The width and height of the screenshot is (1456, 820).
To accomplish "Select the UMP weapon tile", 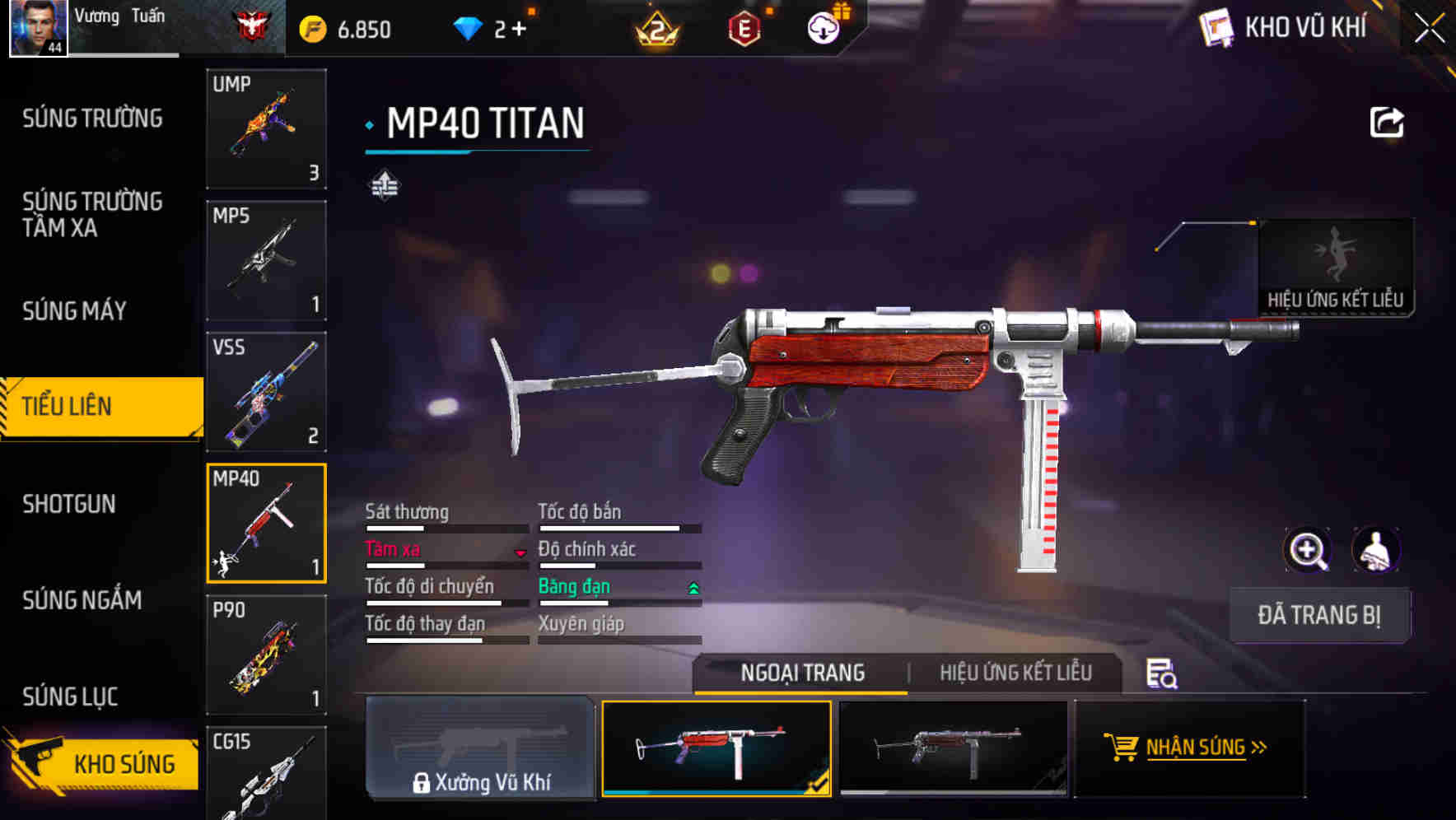I will click(x=266, y=129).
